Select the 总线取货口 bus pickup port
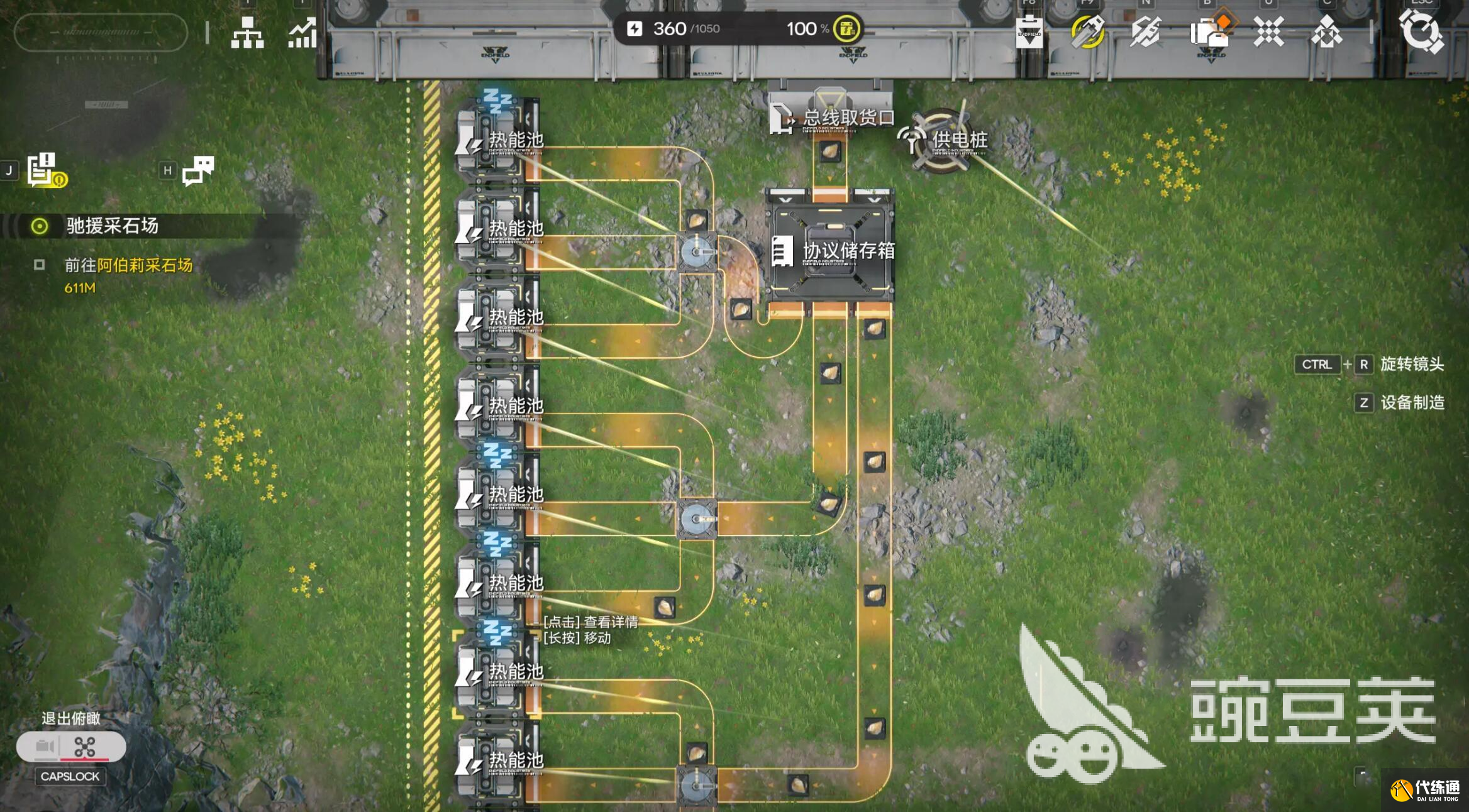Image resolution: width=1469 pixels, height=812 pixels. click(830, 117)
